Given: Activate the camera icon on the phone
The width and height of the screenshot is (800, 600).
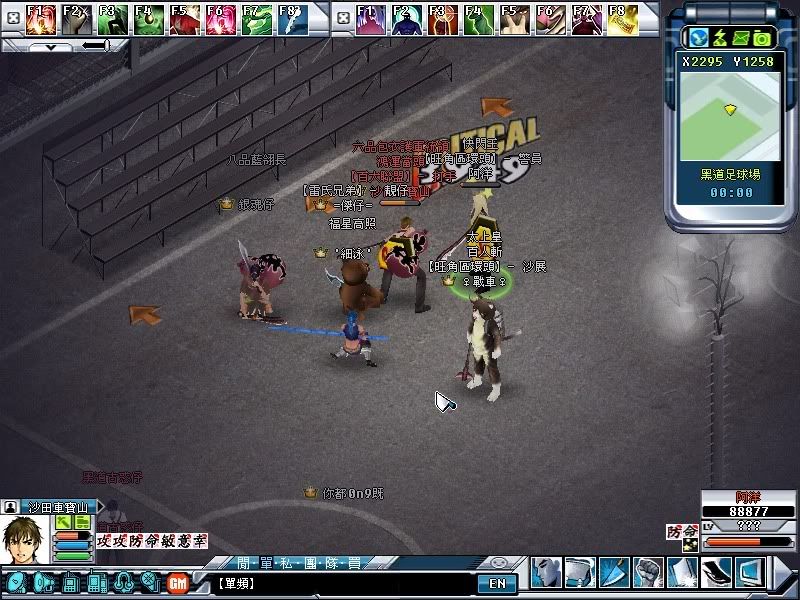Looking at the screenshot, I should 763,38.
